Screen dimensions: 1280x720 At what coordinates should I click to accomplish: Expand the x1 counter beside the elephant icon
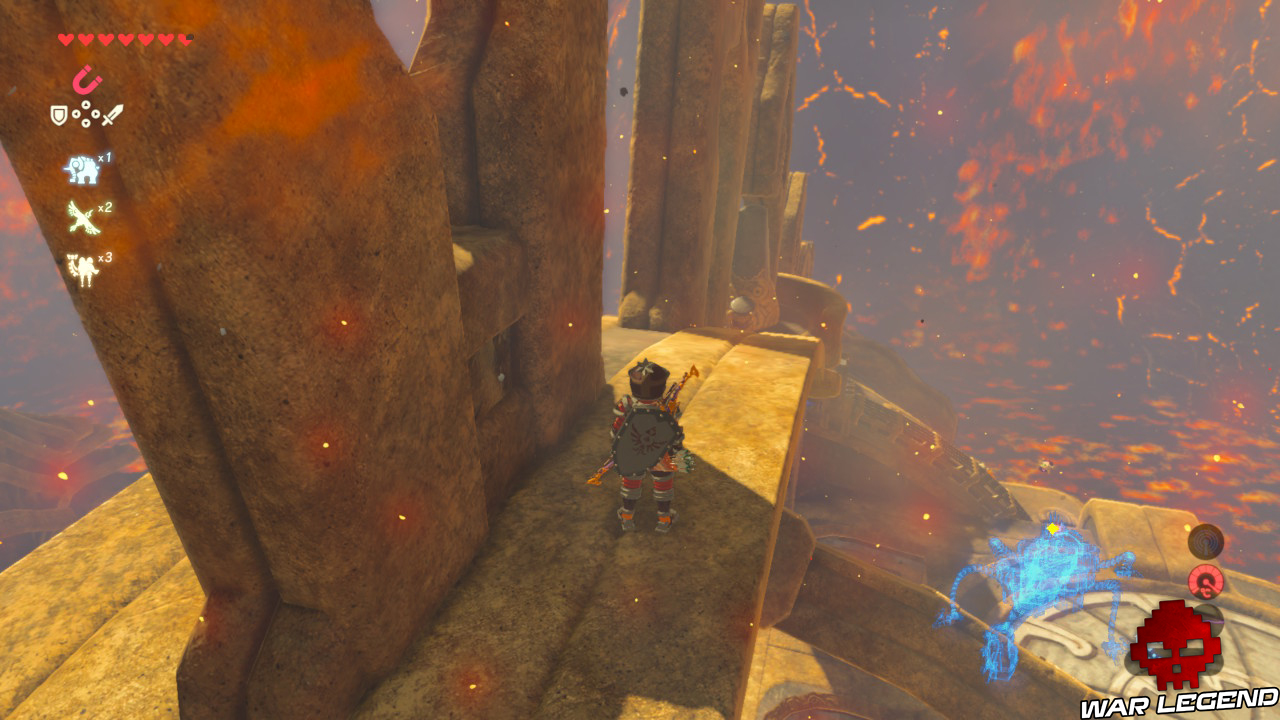pos(104,157)
